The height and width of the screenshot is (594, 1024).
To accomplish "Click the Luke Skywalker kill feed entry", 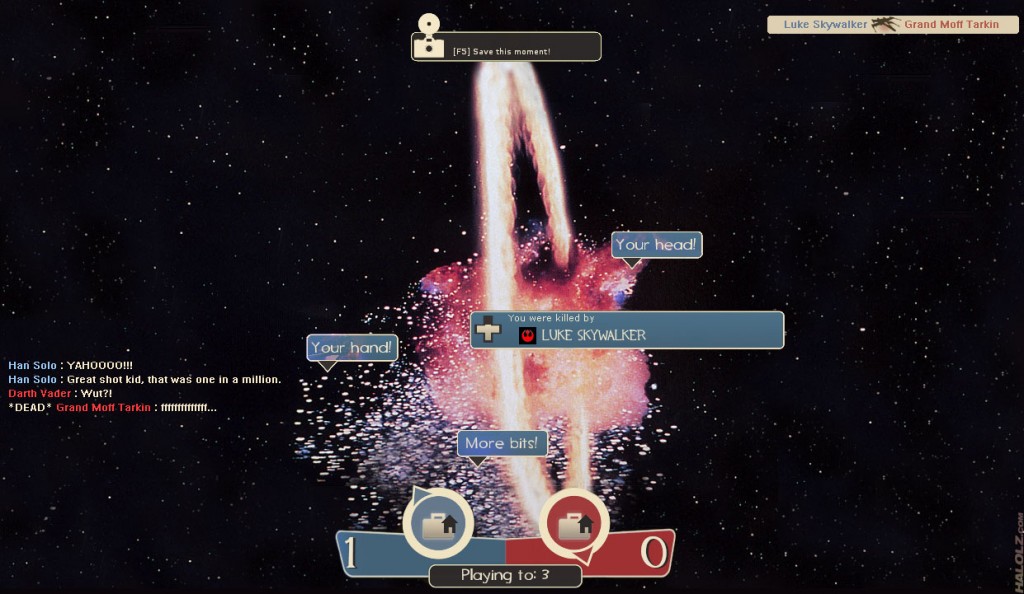I will (892, 24).
